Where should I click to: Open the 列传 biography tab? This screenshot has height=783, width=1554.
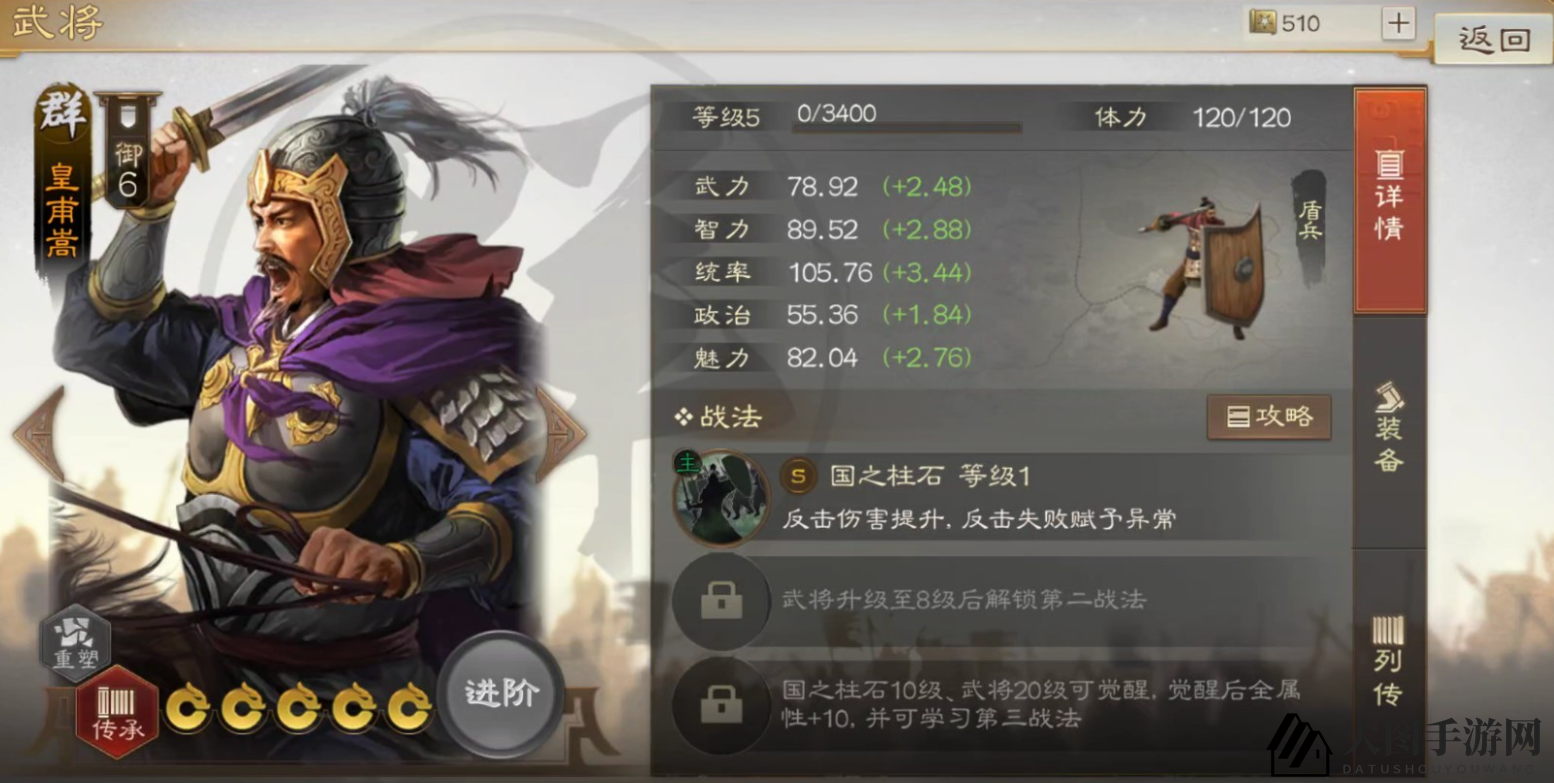click(1387, 667)
